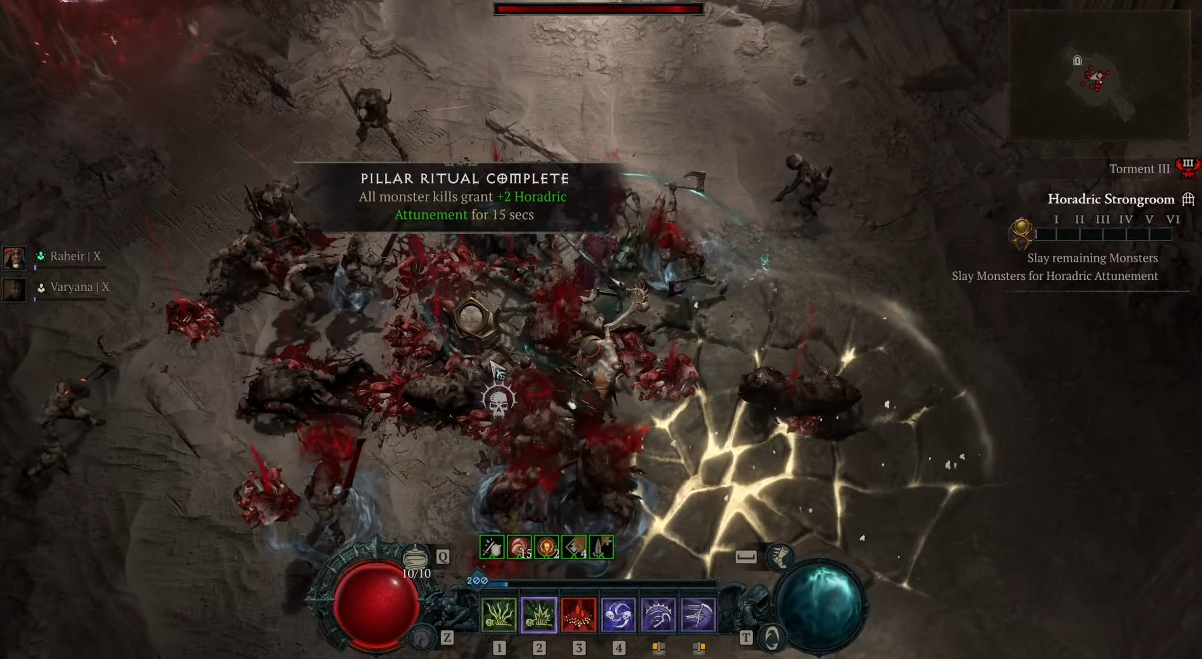Open the minimap
The height and width of the screenshot is (659, 1202).
(x=1098, y=76)
